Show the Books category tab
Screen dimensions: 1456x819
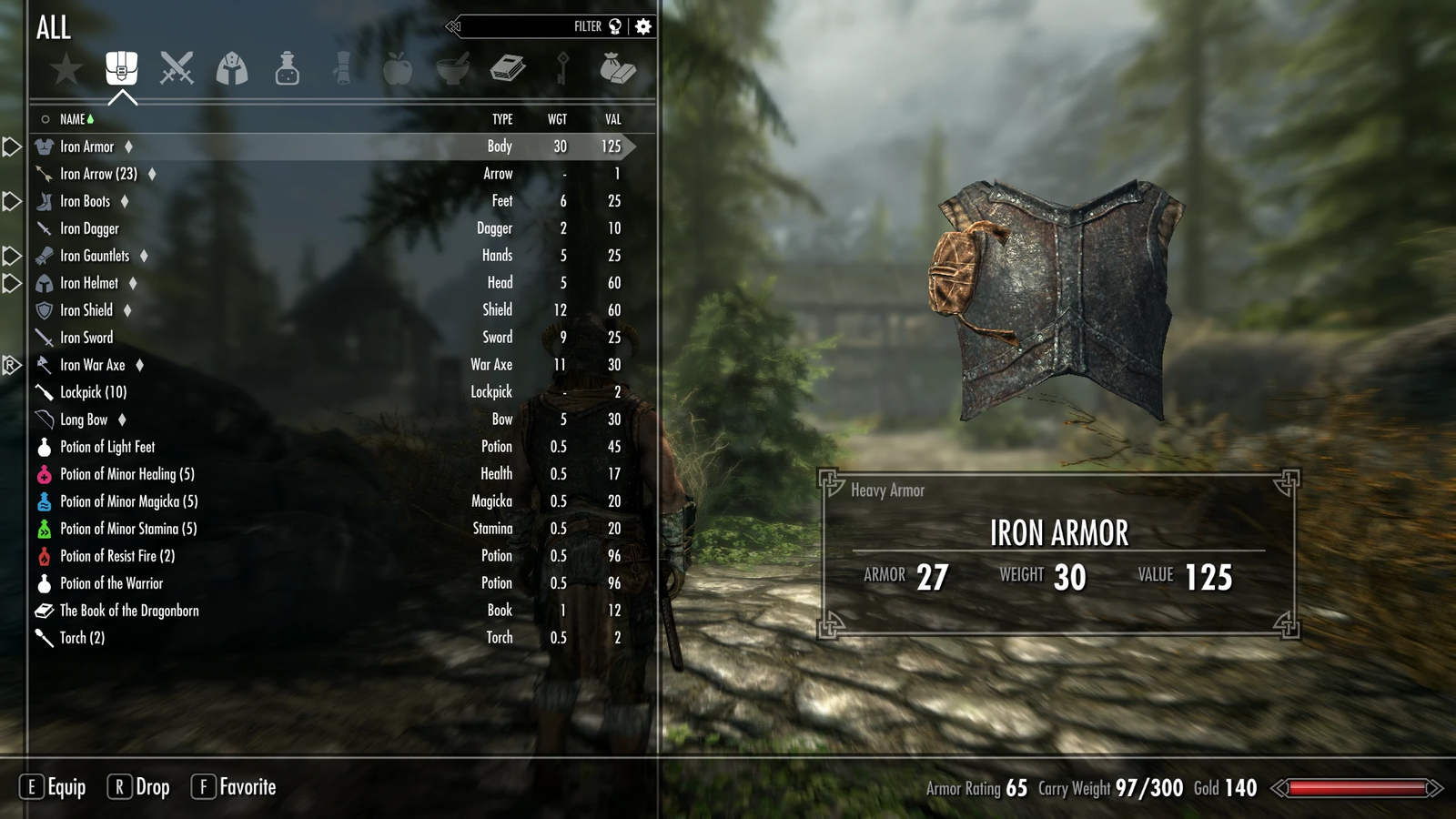click(508, 69)
